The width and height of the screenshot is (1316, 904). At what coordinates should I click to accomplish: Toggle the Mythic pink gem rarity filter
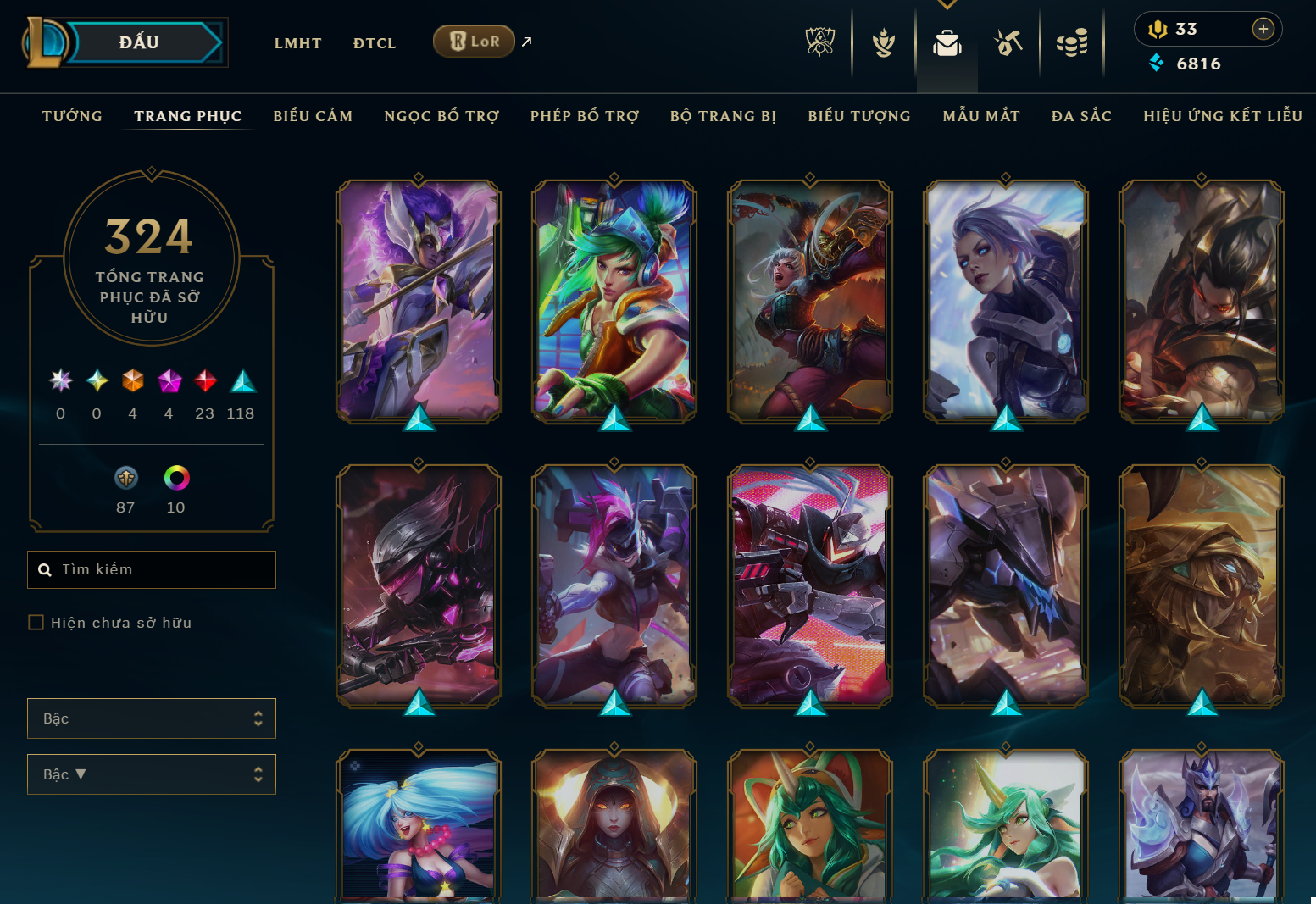click(x=169, y=381)
